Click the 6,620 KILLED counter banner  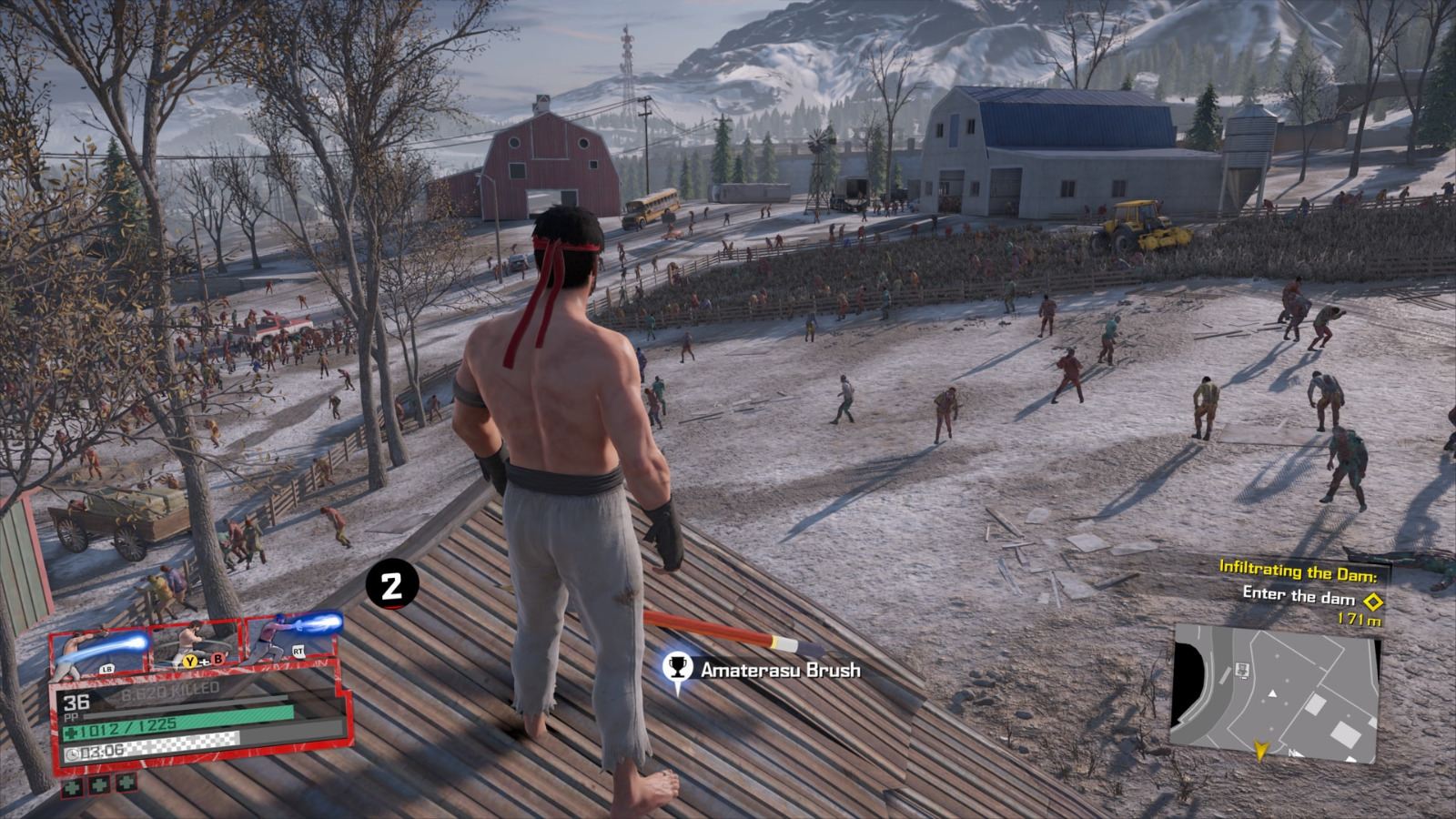pyautogui.click(x=170, y=689)
